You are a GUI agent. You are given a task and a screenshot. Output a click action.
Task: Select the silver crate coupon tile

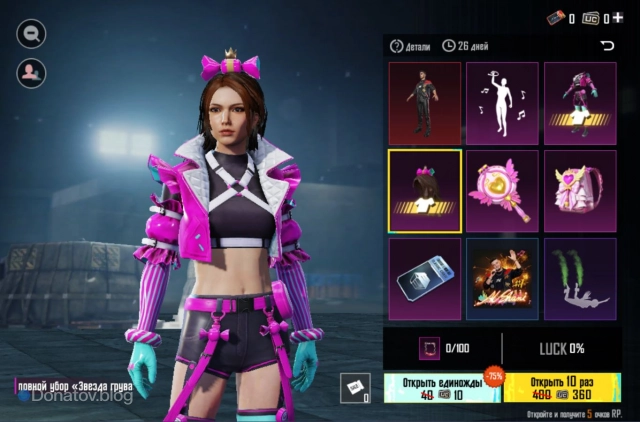tap(424, 279)
